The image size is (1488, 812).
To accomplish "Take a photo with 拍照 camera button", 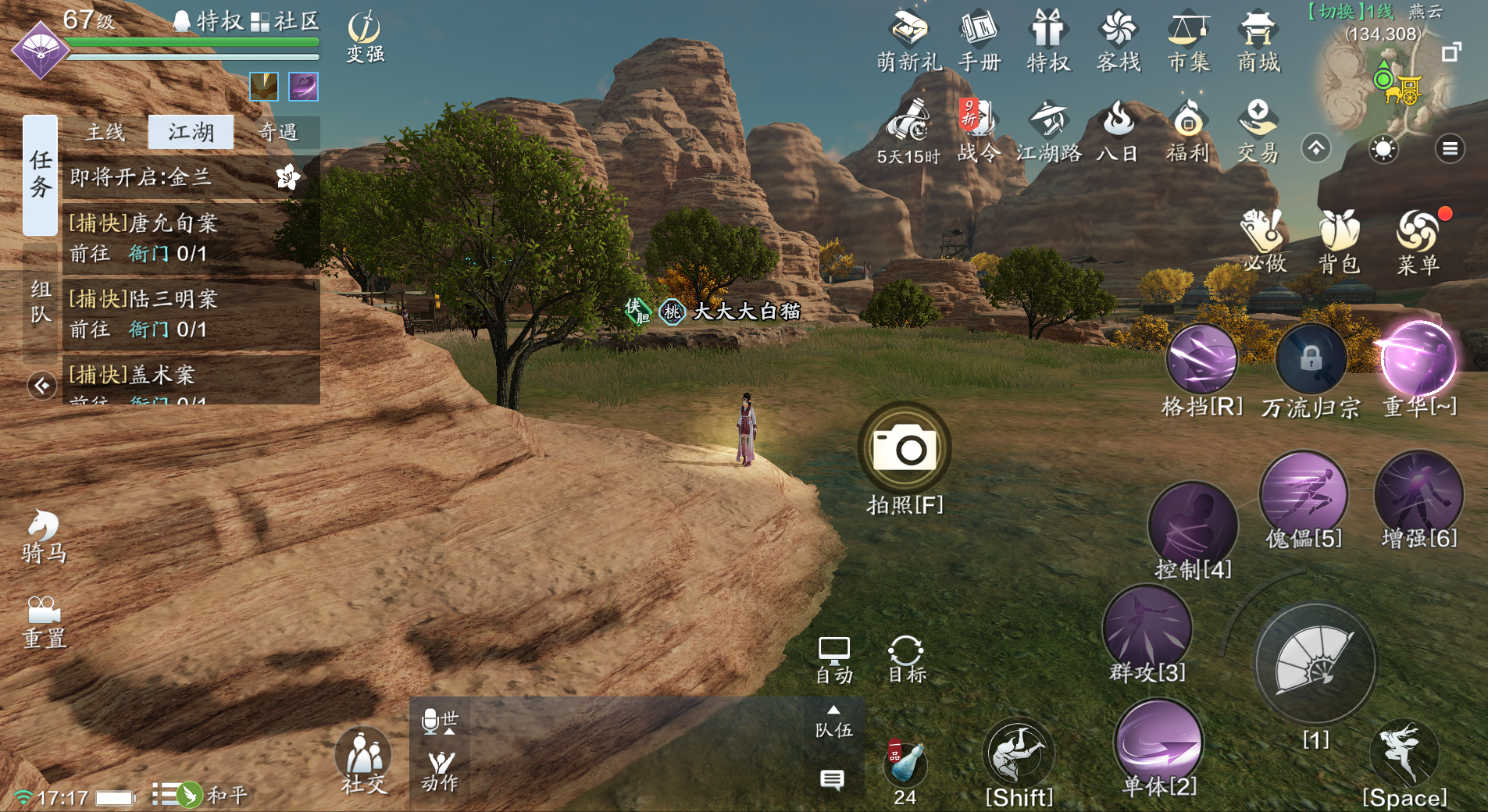I will [x=905, y=448].
